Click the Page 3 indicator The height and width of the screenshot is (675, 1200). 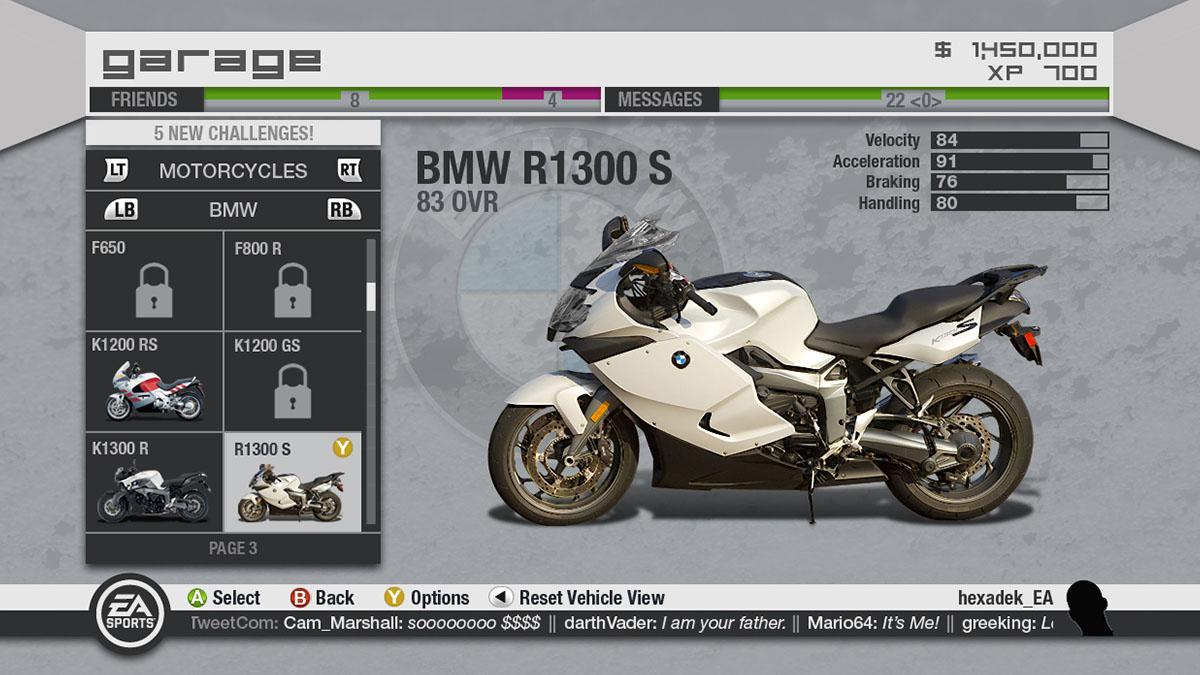pyautogui.click(x=233, y=548)
